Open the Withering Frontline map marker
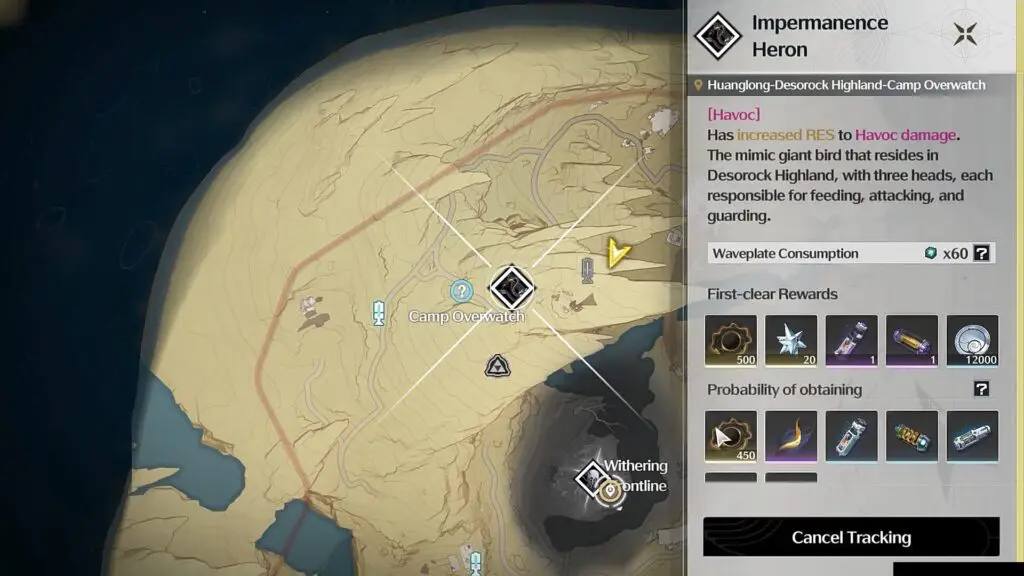This screenshot has height=576, width=1024. [x=591, y=479]
